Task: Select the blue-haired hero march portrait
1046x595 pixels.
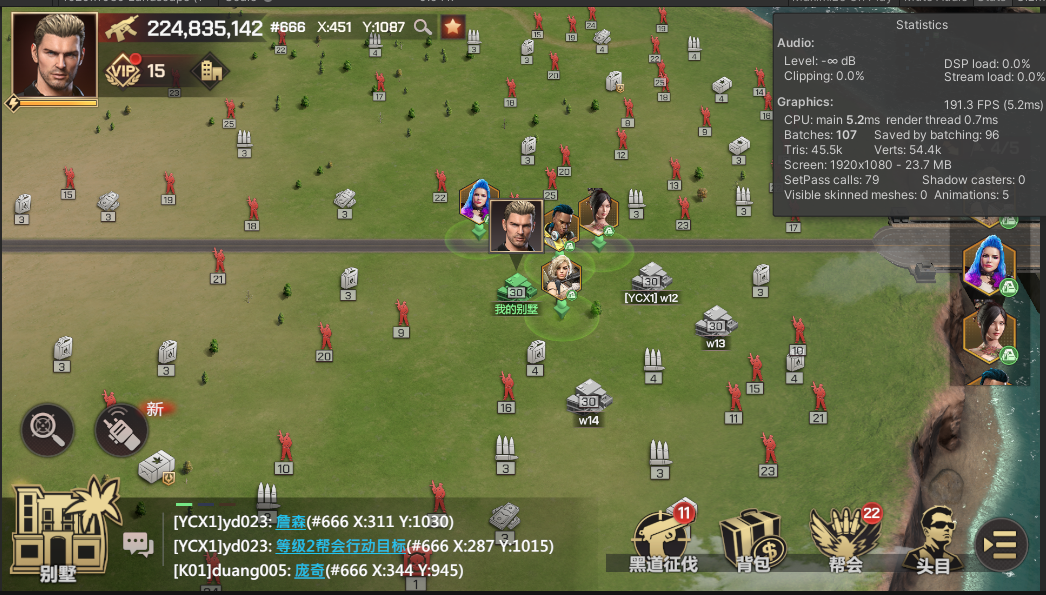Action: (x=989, y=266)
